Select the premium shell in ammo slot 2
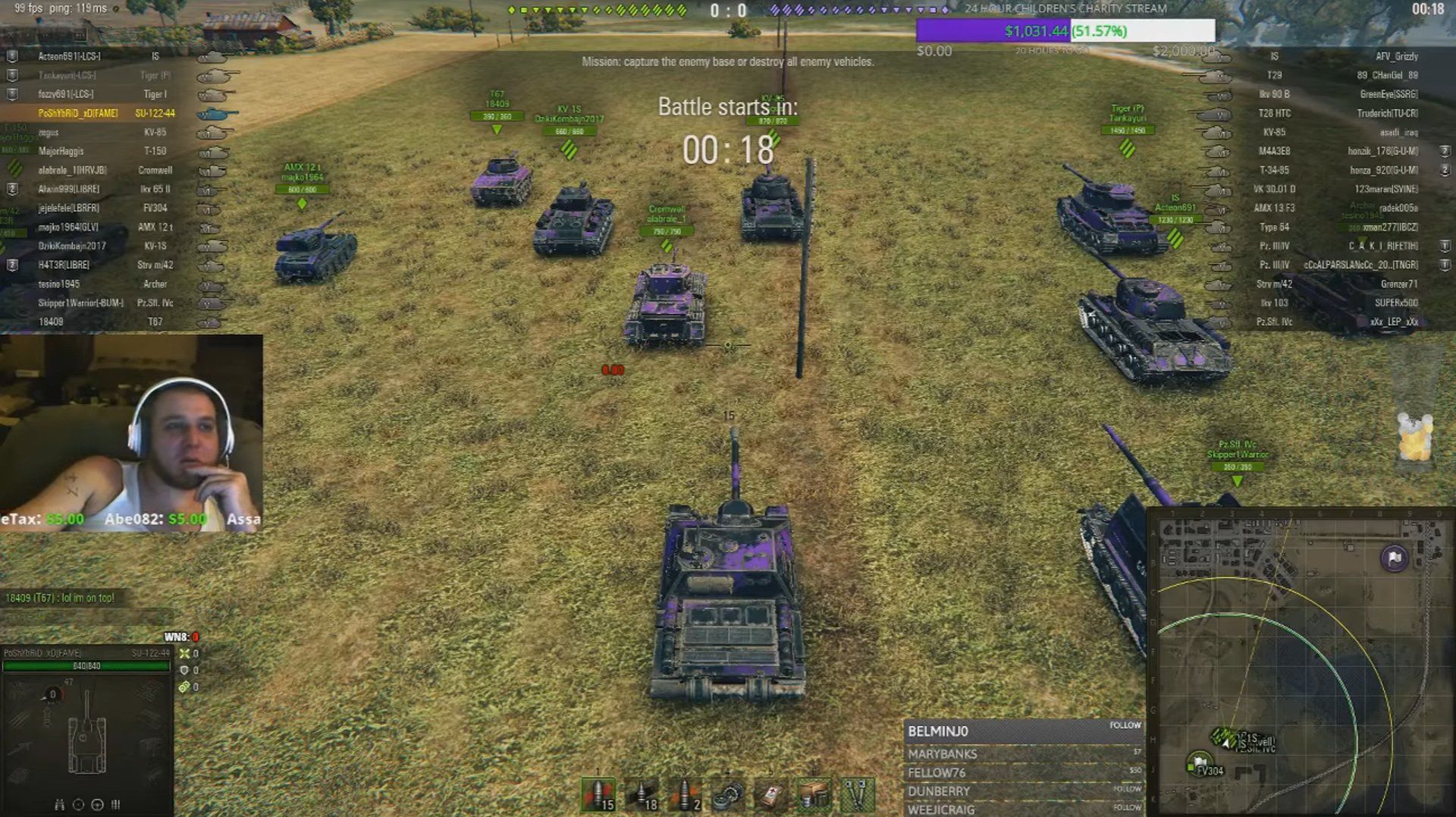The height and width of the screenshot is (817, 1456). click(x=642, y=795)
